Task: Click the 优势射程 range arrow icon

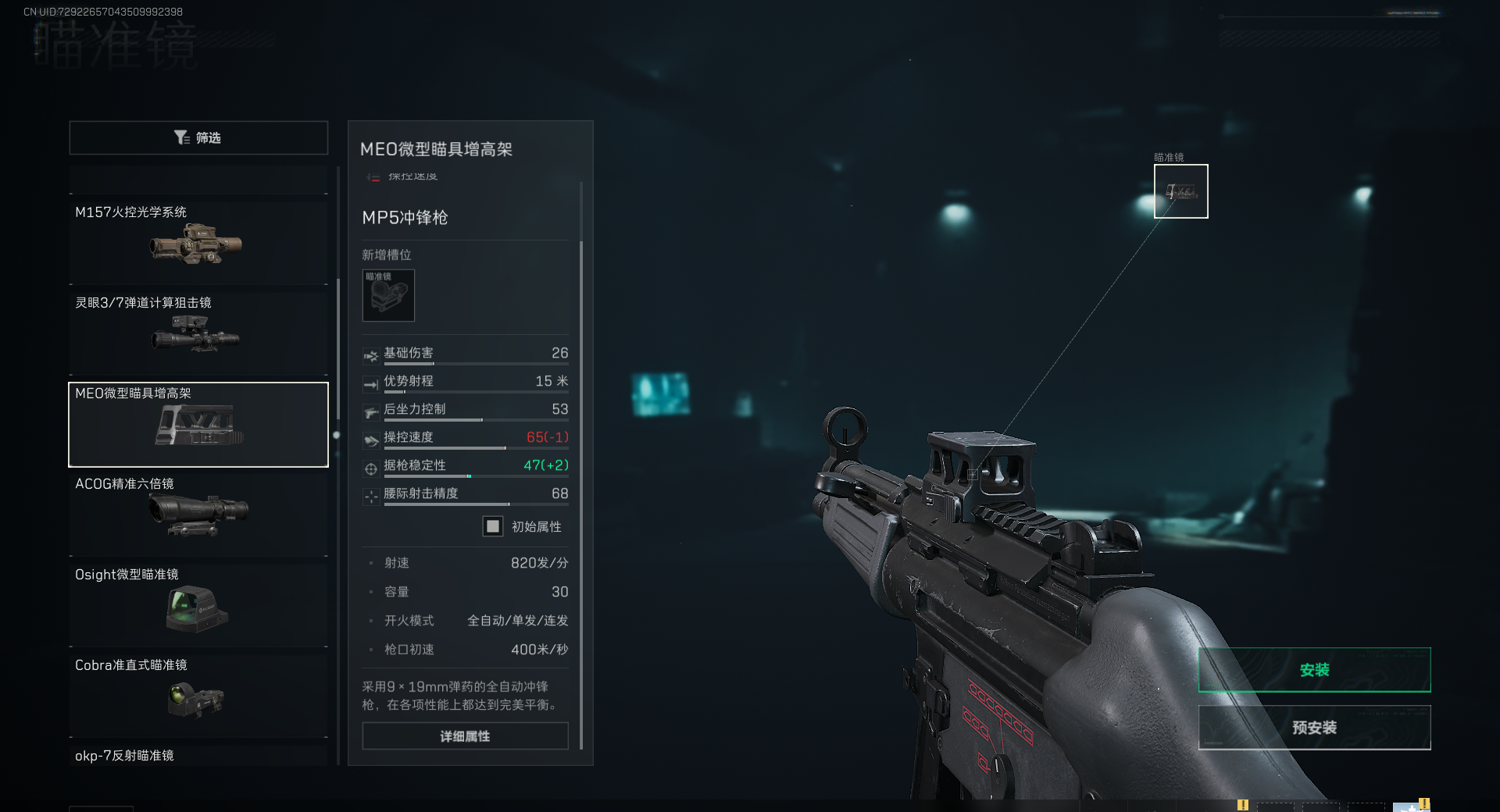Action: click(371, 383)
